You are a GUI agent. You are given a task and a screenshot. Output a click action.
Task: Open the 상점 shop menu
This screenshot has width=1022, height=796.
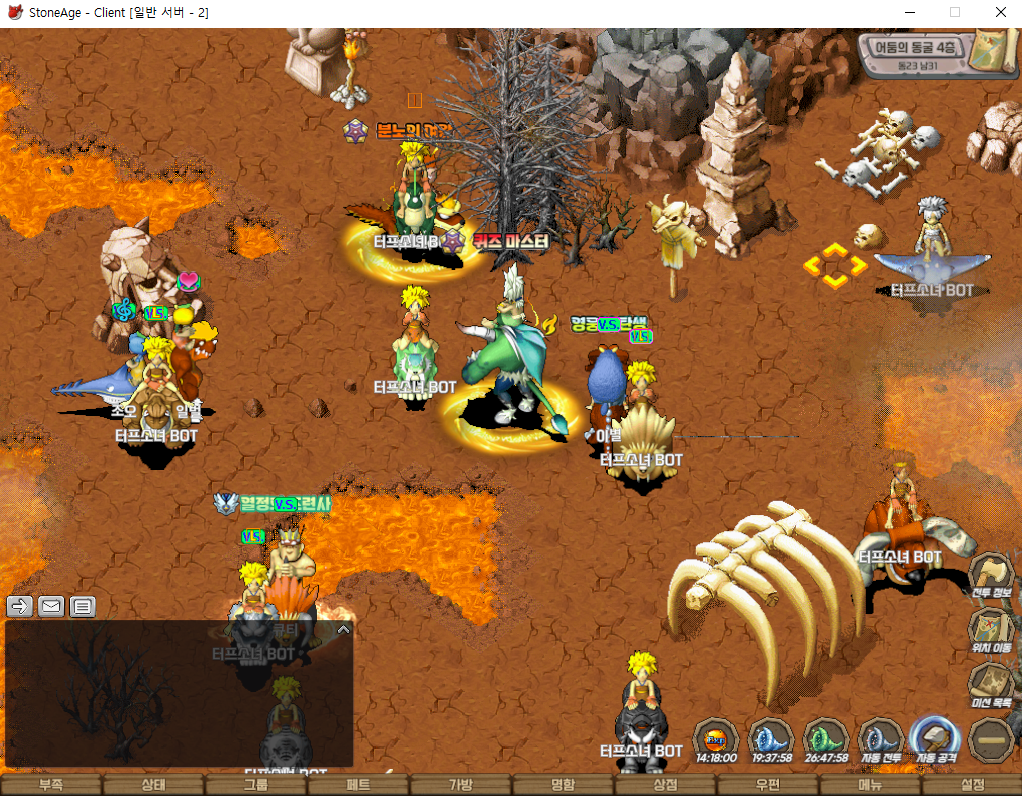click(665, 785)
